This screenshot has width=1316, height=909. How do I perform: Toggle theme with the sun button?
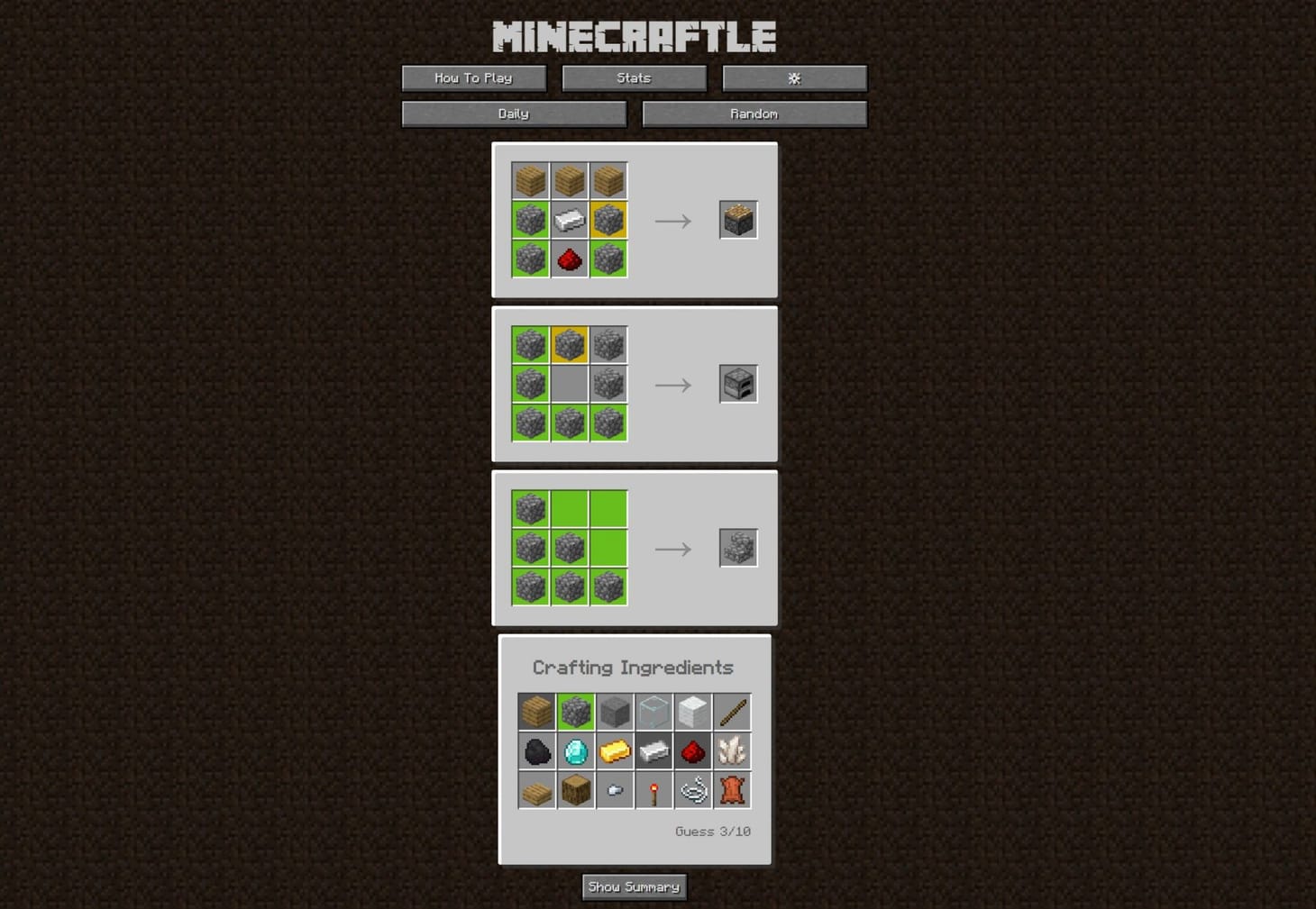coord(794,77)
